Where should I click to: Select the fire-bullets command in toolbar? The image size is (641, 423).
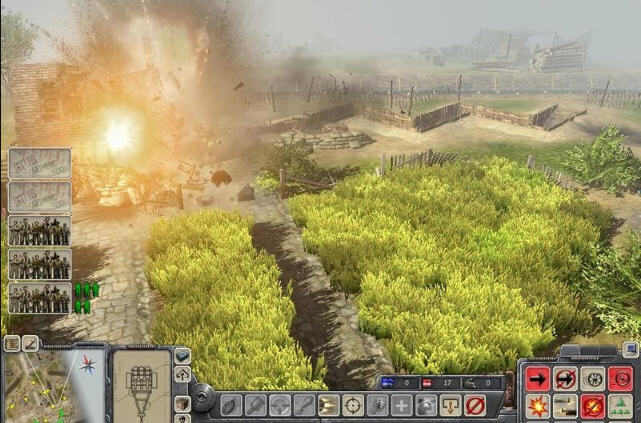coord(327,405)
